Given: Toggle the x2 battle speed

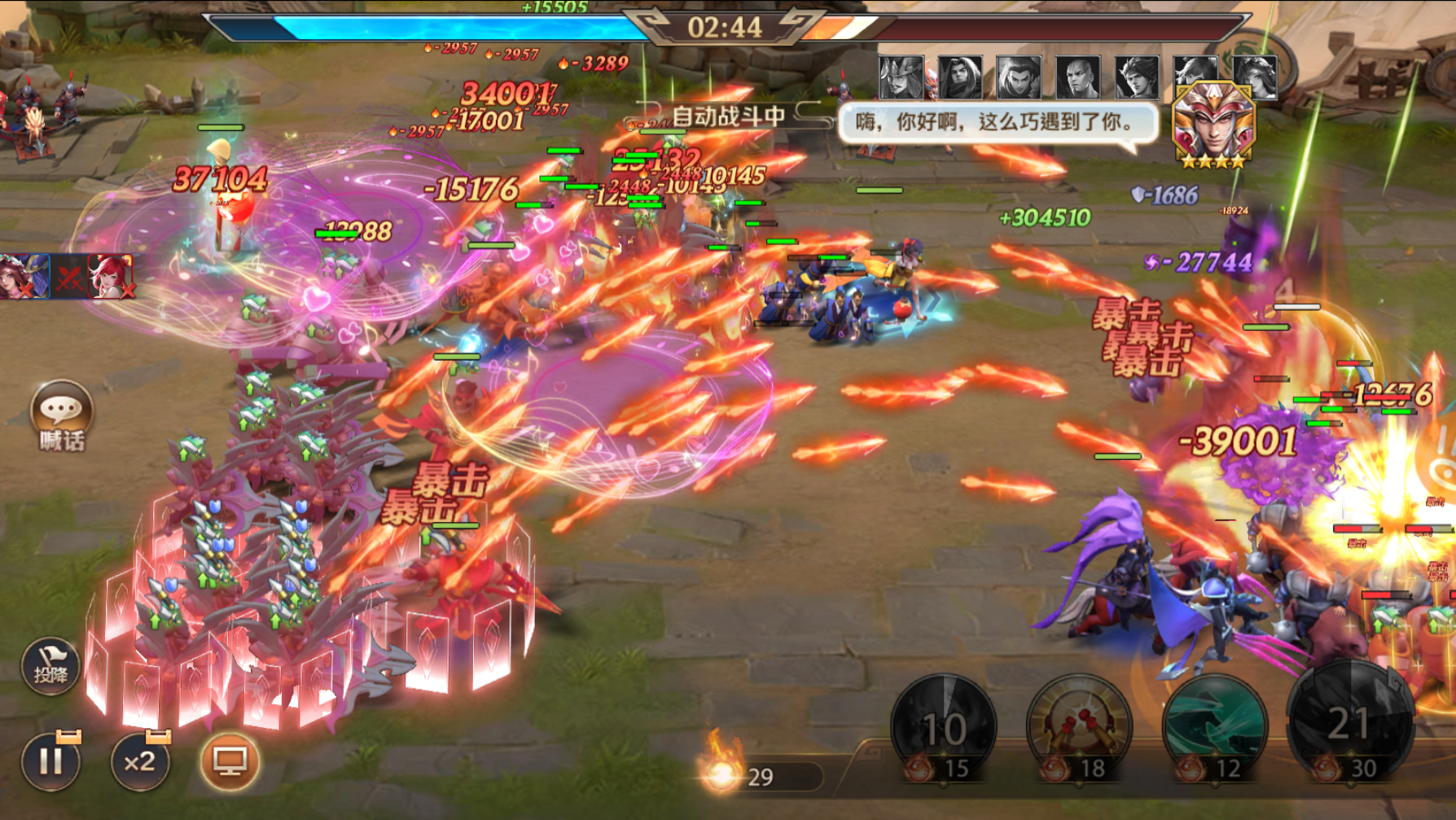Looking at the screenshot, I should 140,762.
